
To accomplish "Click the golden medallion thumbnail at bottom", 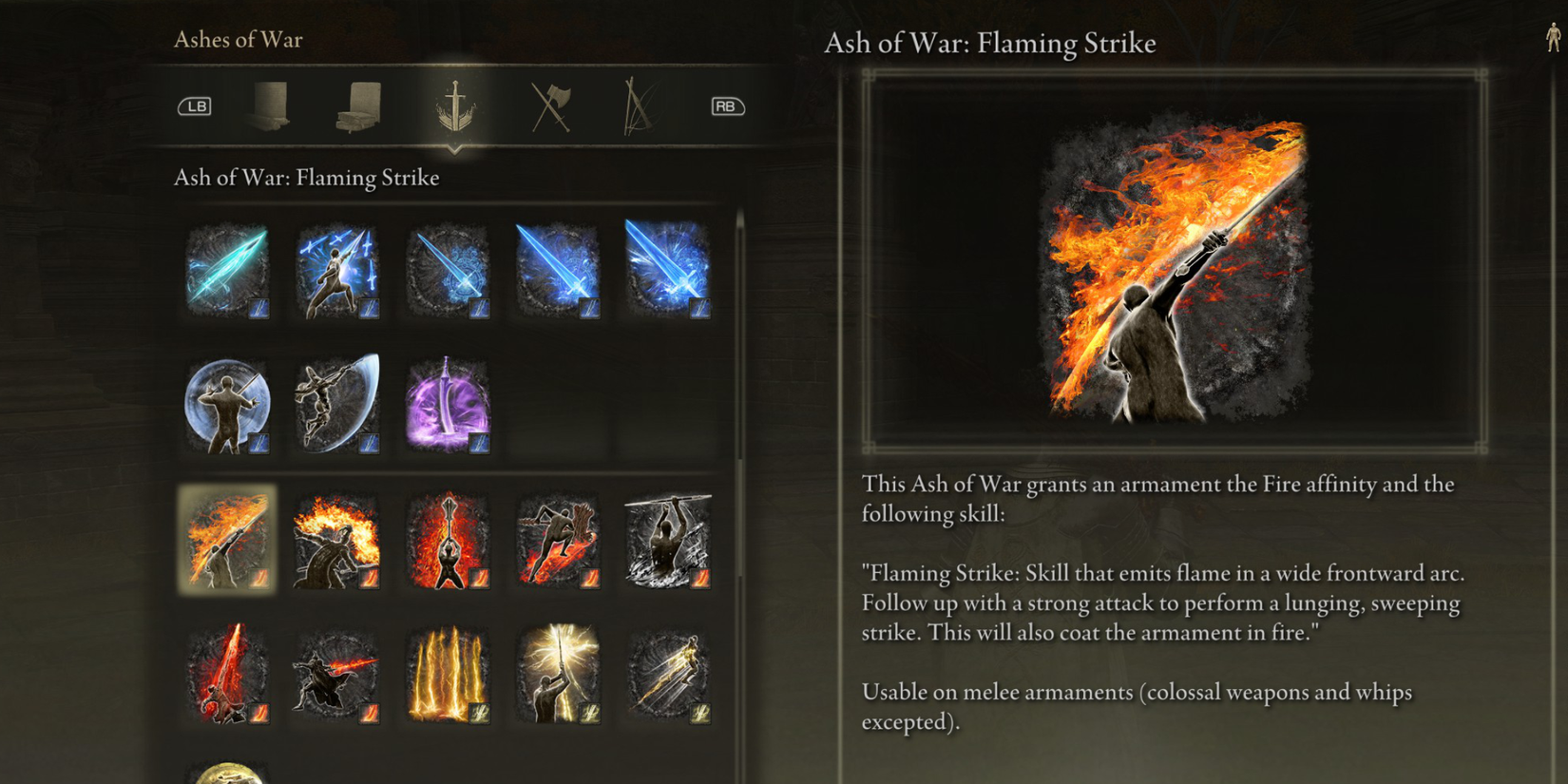I will (226, 772).
